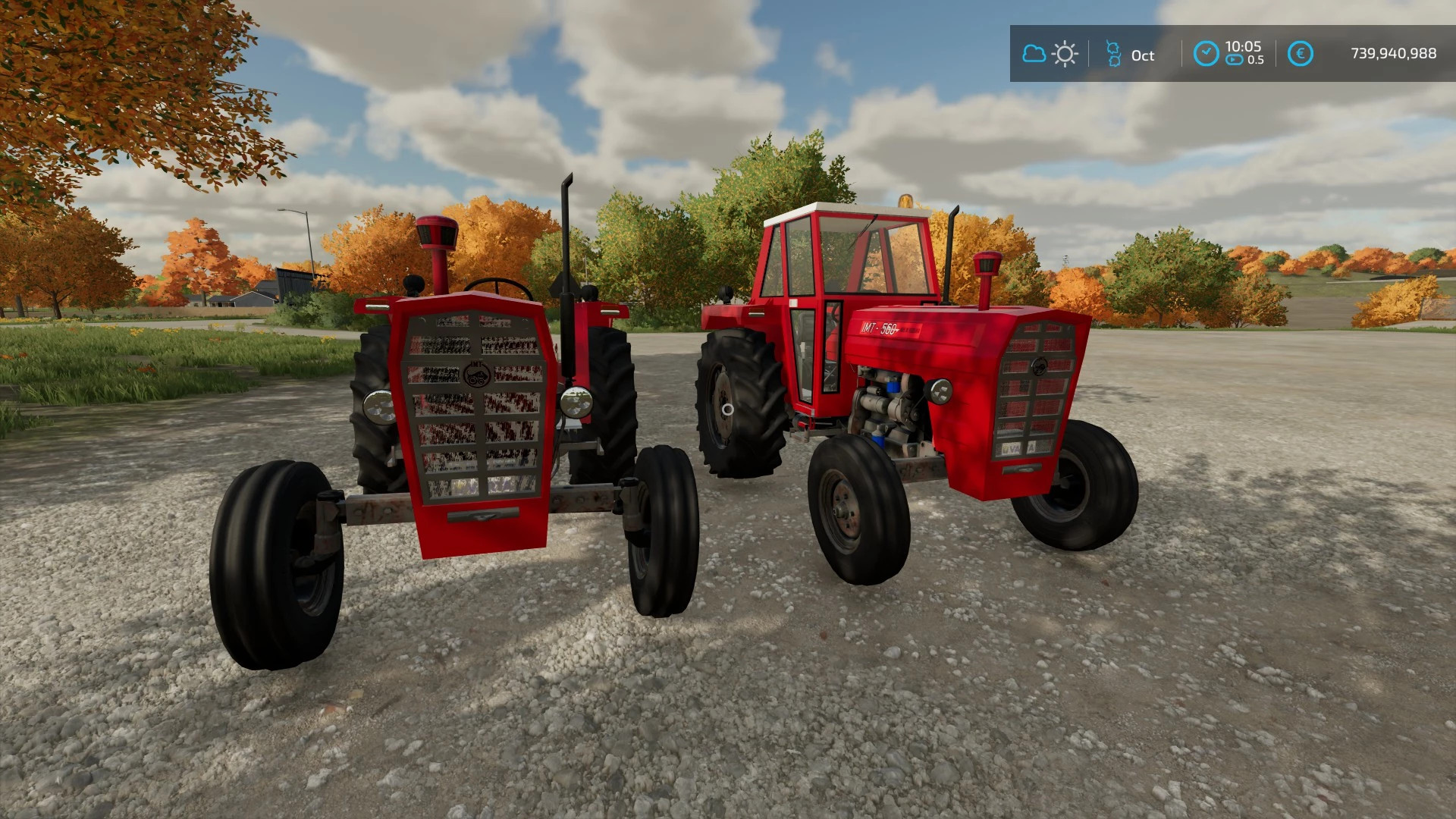Click the 739,940,988 money balance
Image resolution: width=1456 pixels, height=819 pixels.
pyautogui.click(x=1394, y=53)
